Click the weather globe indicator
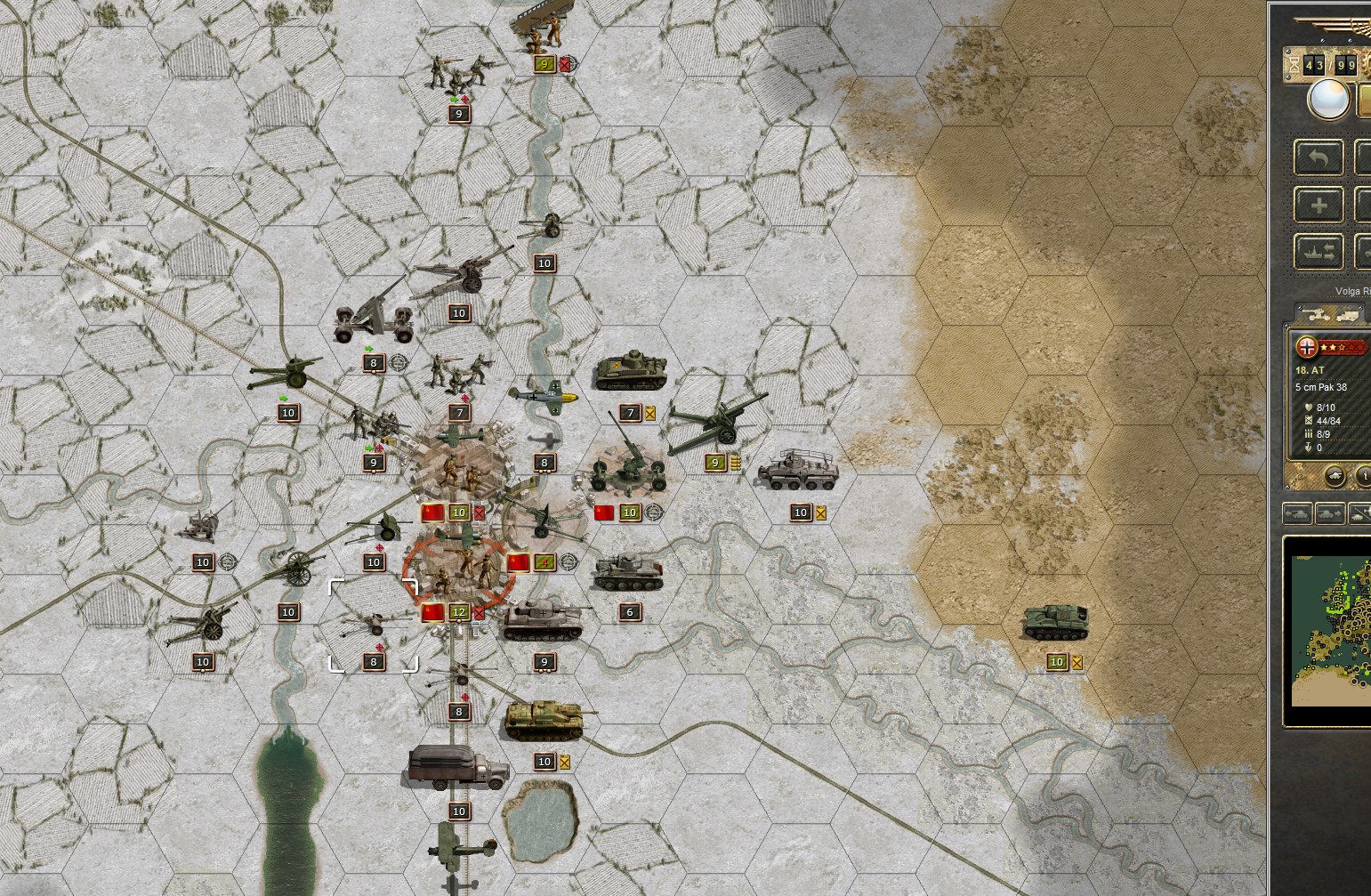 [1328, 99]
